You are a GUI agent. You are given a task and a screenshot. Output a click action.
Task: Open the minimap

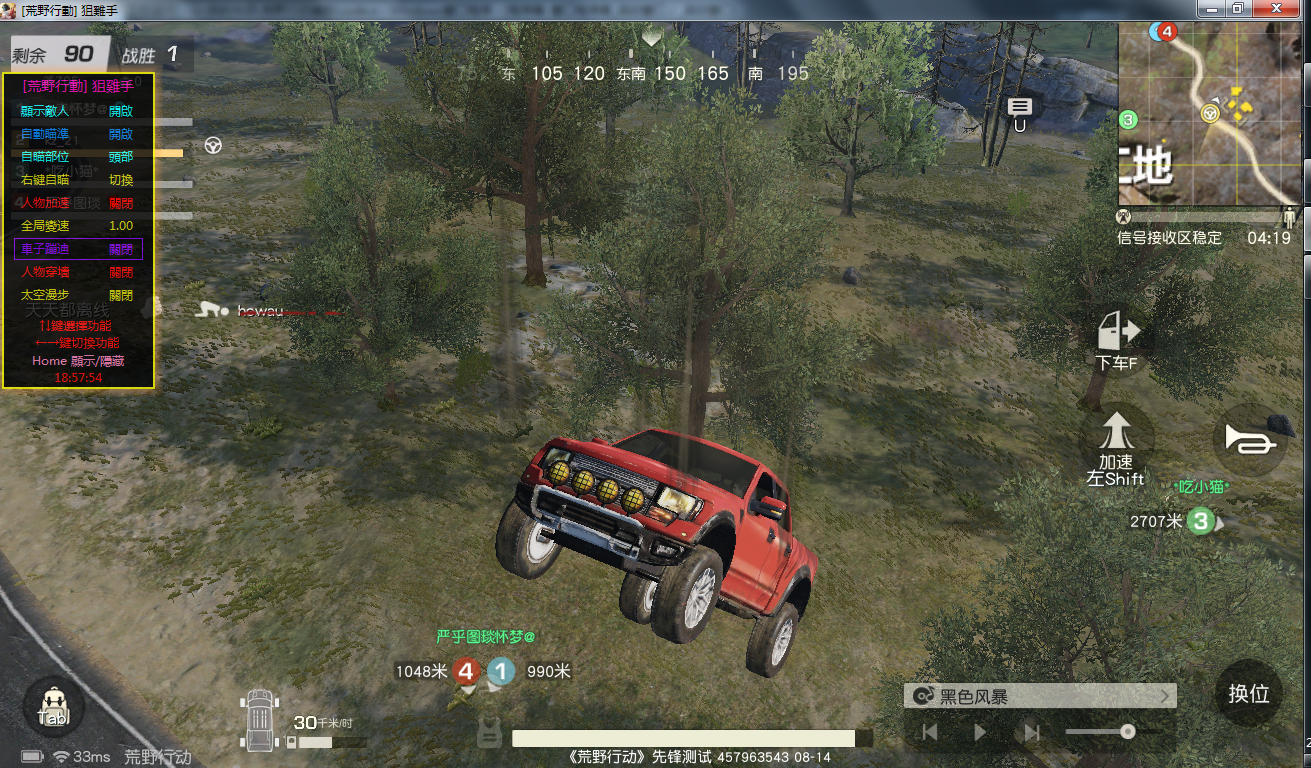1211,114
